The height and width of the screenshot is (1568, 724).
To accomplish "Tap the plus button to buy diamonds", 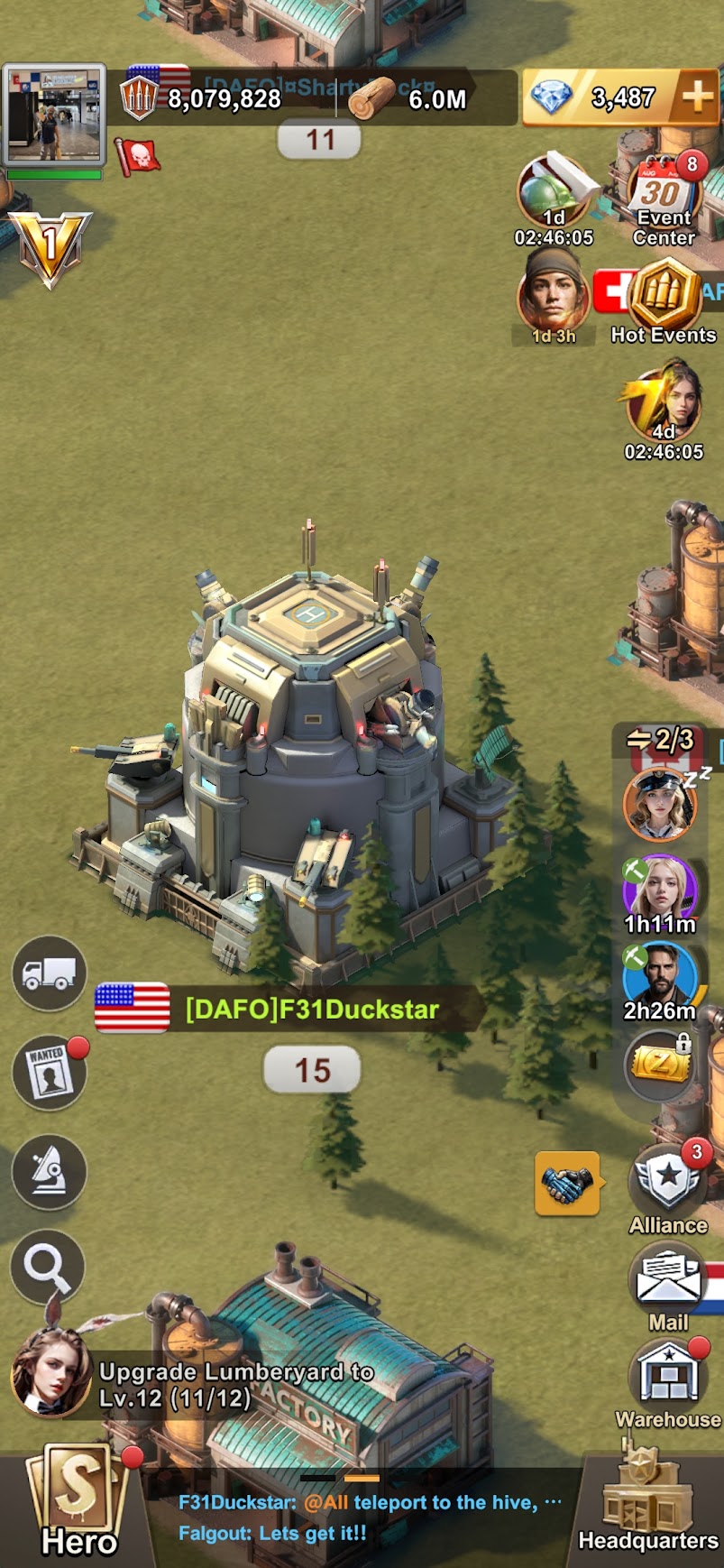I will (696, 98).
